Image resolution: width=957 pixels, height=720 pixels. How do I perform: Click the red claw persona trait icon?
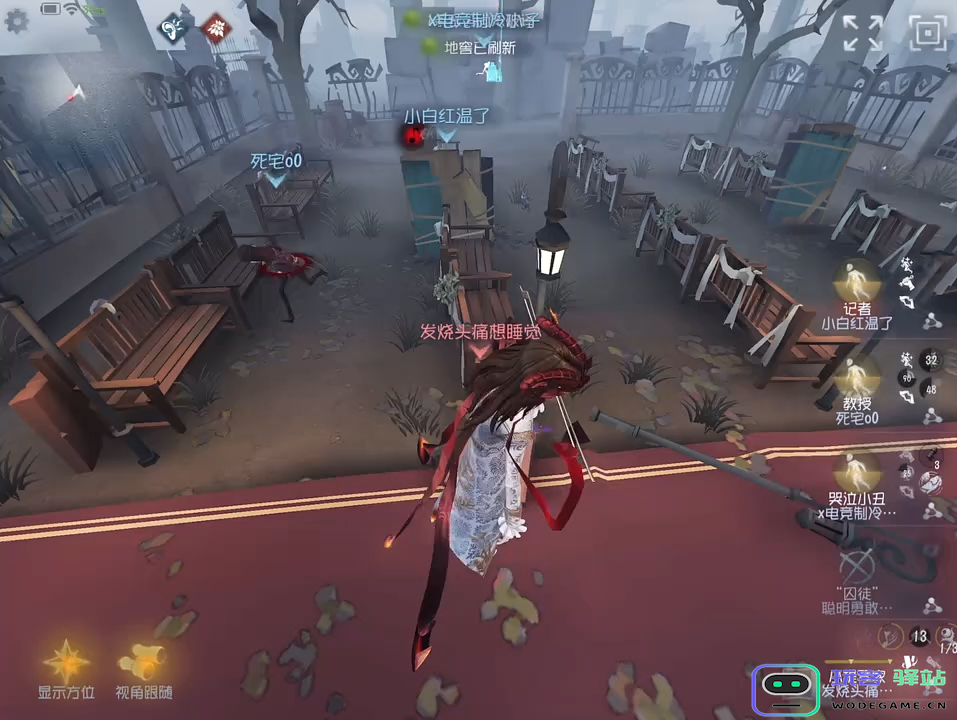(214, 30)
